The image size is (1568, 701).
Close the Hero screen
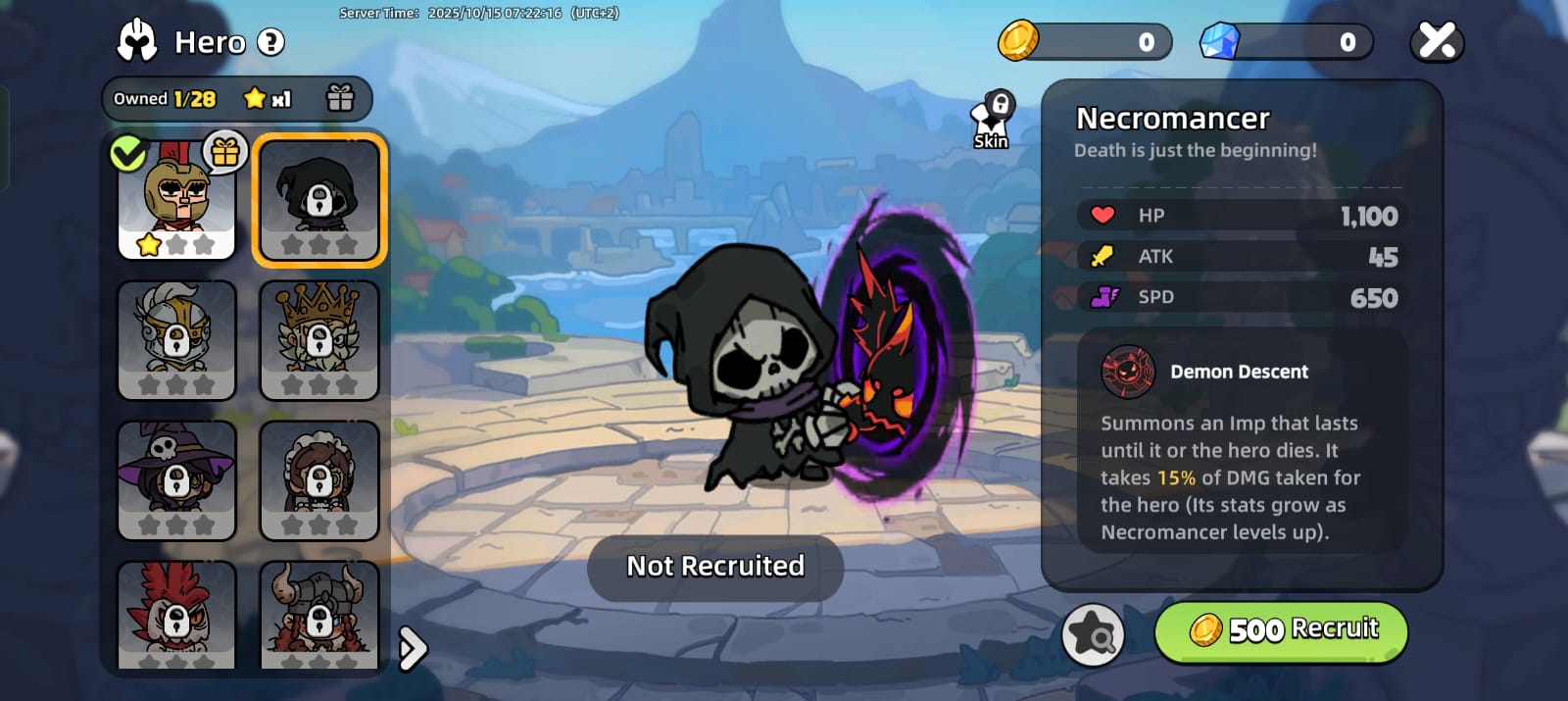coord(1437,41)
